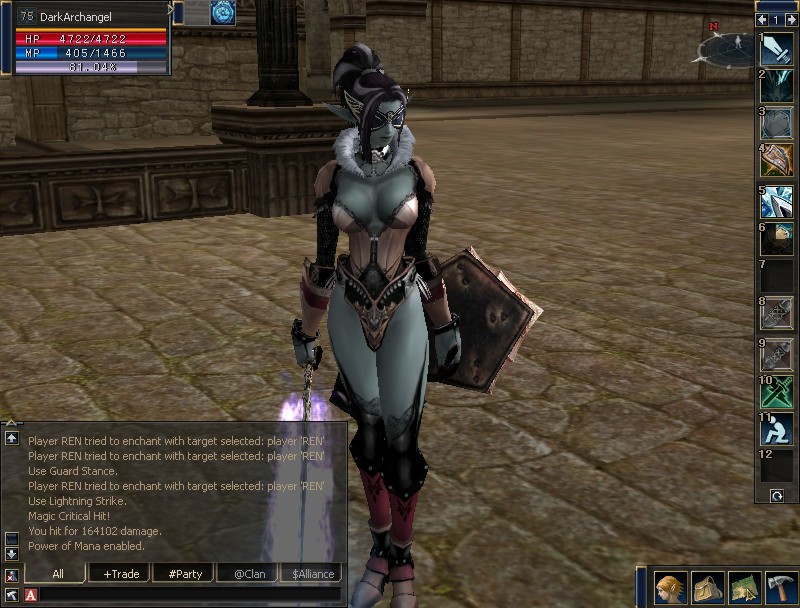Switch to the All chat tab

[x=57, y=574]
